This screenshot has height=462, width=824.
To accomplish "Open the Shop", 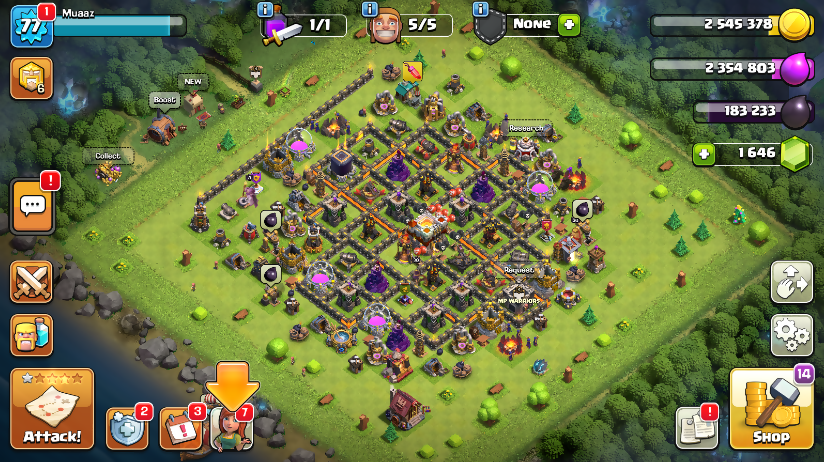I will (x=770, y=408).
